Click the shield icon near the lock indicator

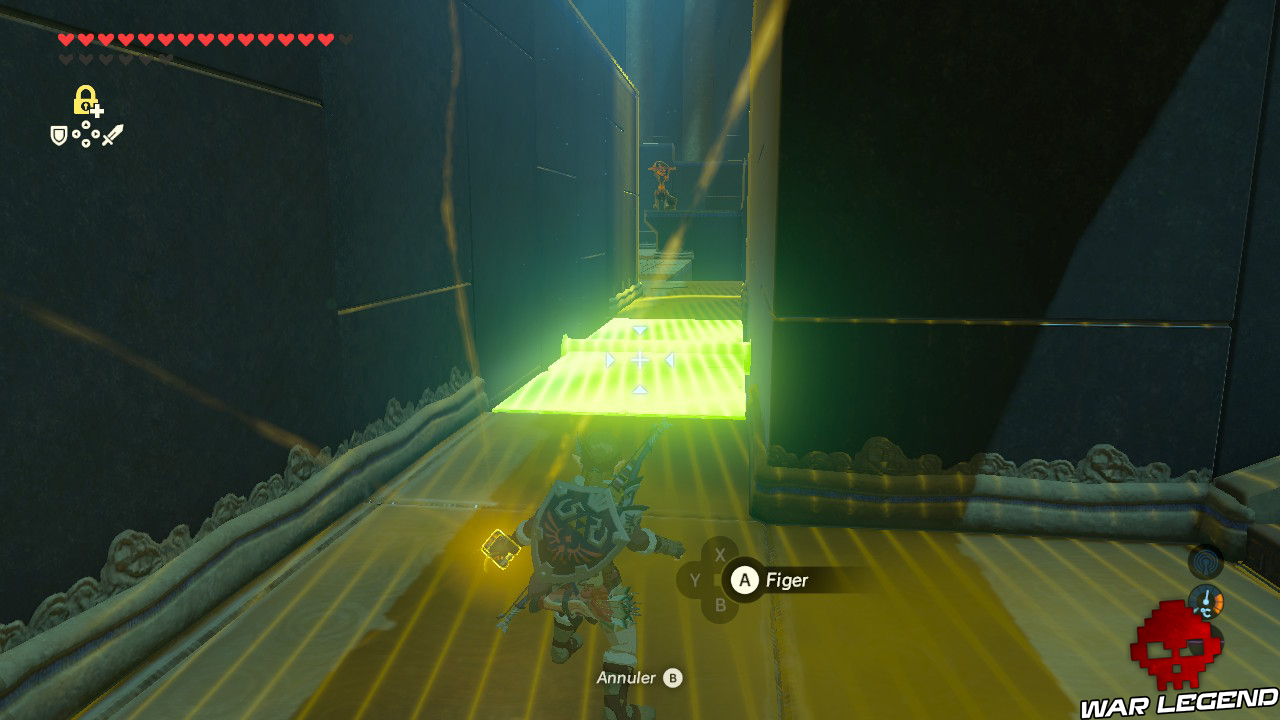(x=58, y=135)
